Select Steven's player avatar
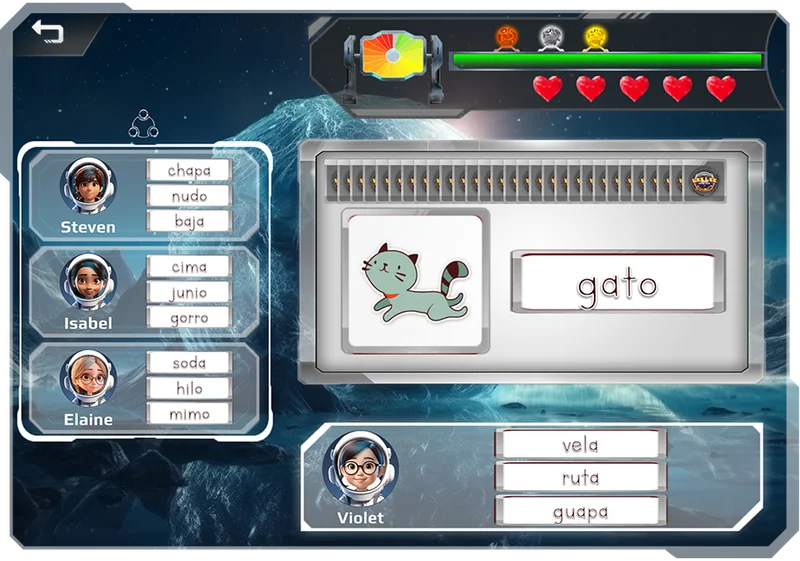The image size is (800, 561). (x=89, y=184)
